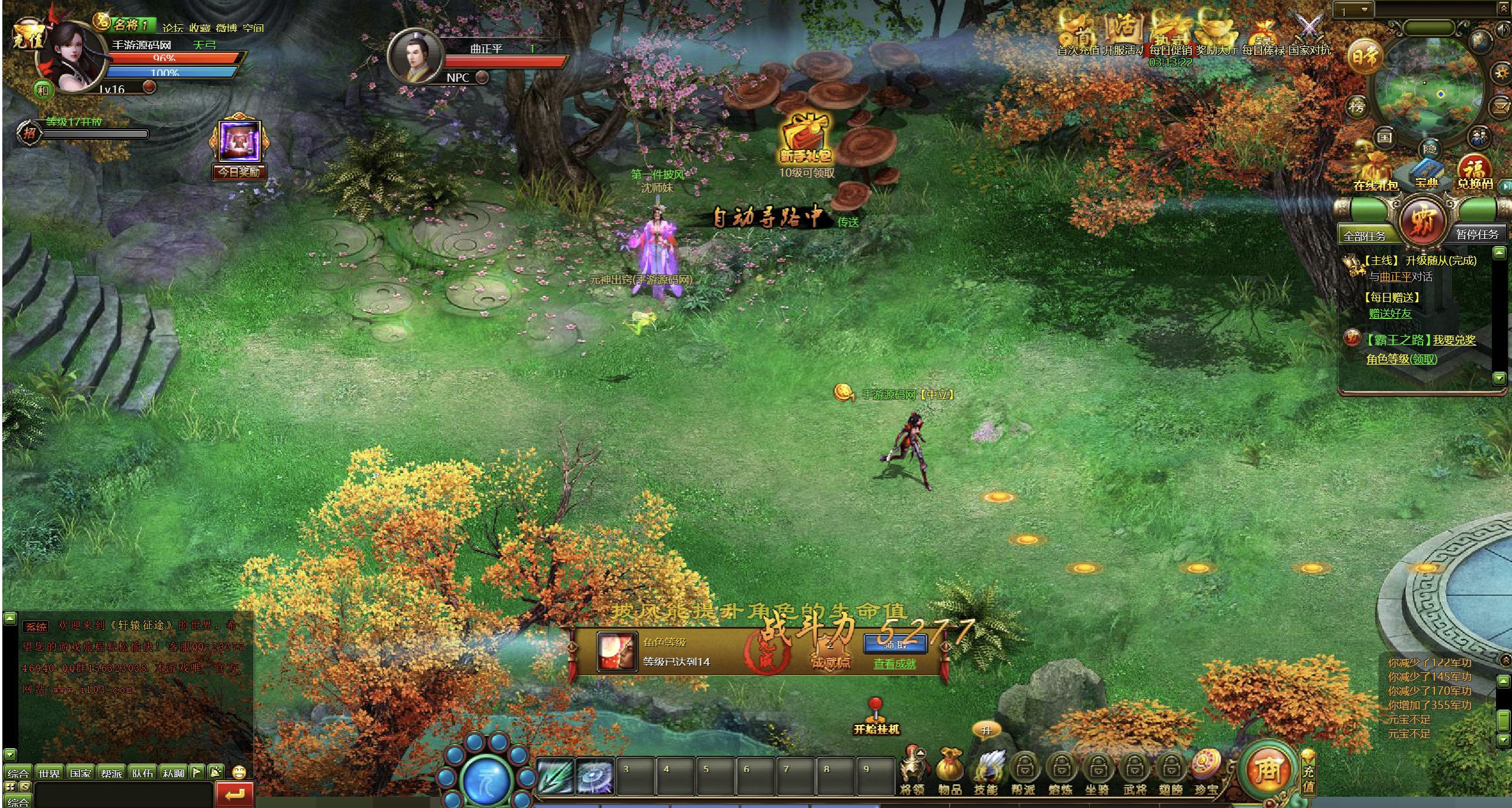
Task: Click the 传送 teleport link
Action: [x=848, y=222]
